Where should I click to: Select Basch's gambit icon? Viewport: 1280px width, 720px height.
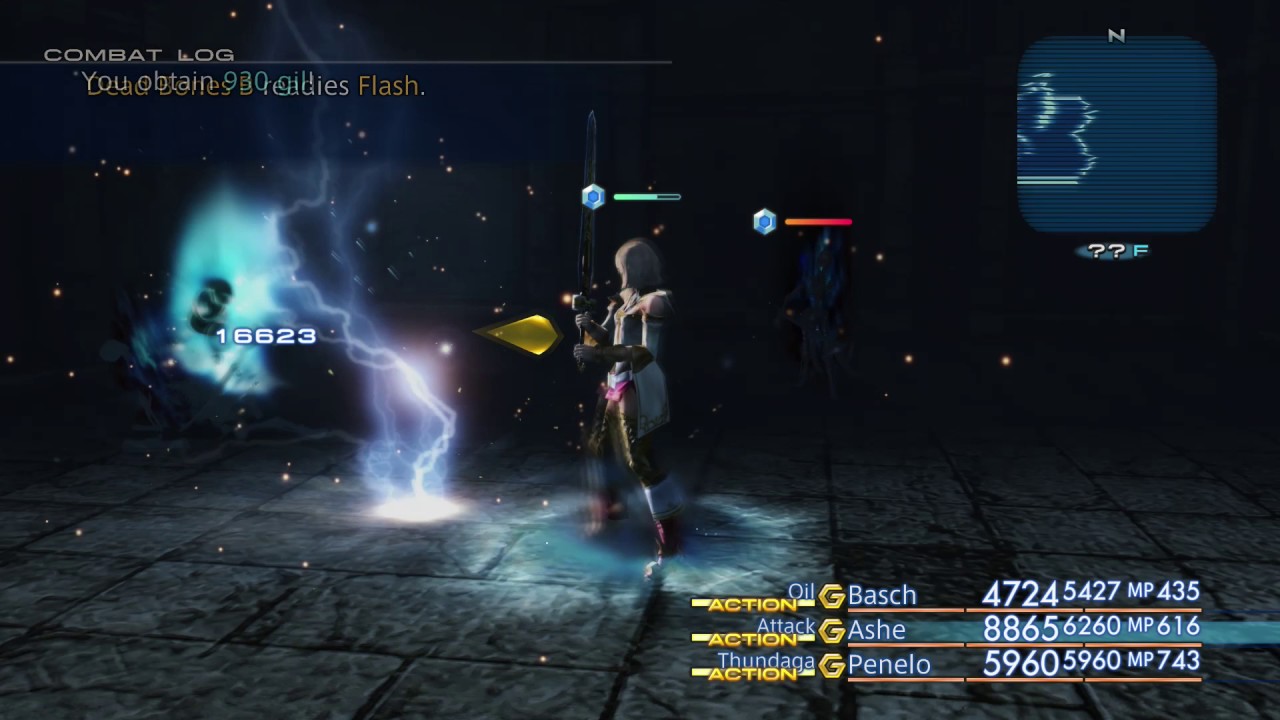(830, 595)
